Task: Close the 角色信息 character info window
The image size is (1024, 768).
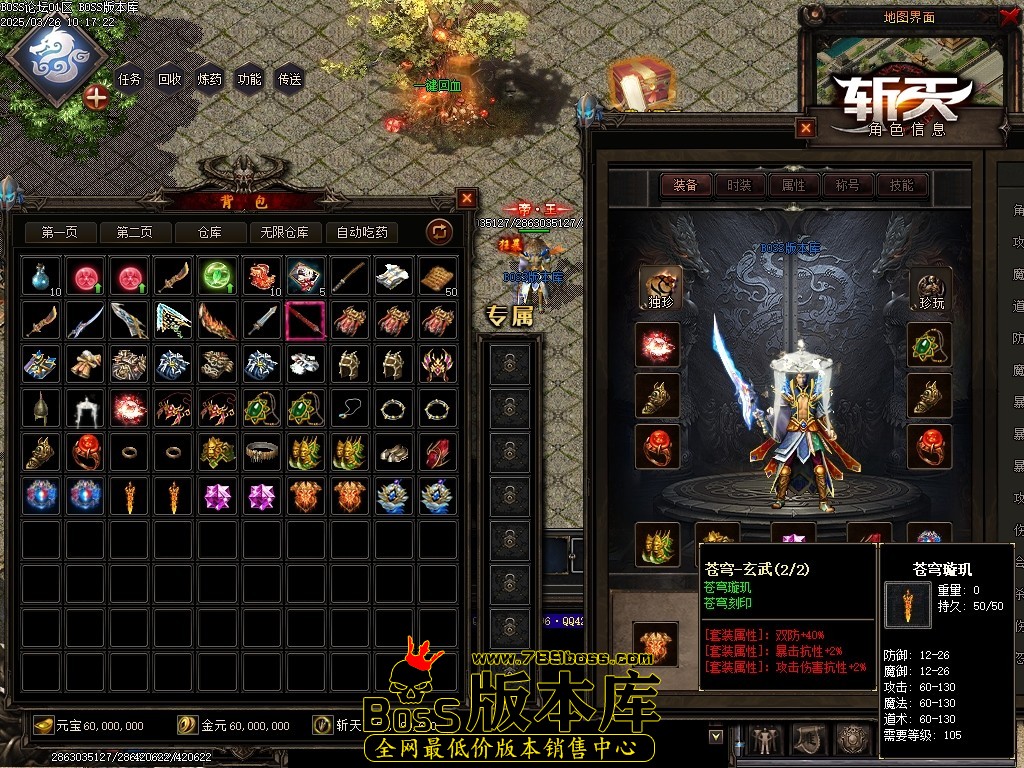Action: click(x=806, y=128)
